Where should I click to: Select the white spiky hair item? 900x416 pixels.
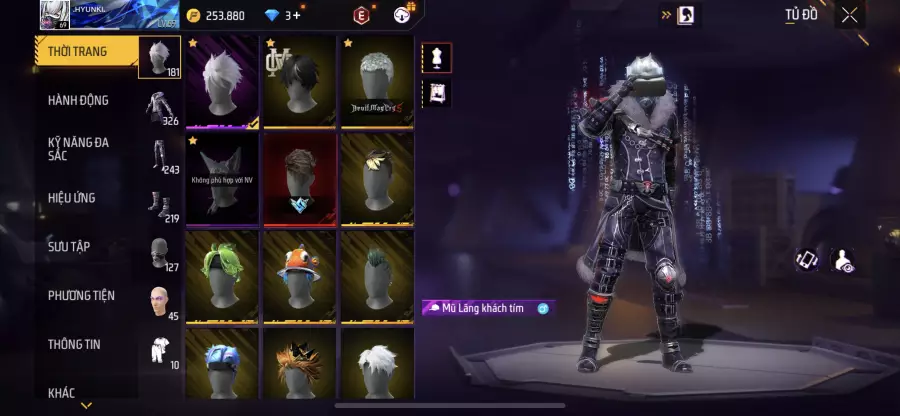coord(223,82)
